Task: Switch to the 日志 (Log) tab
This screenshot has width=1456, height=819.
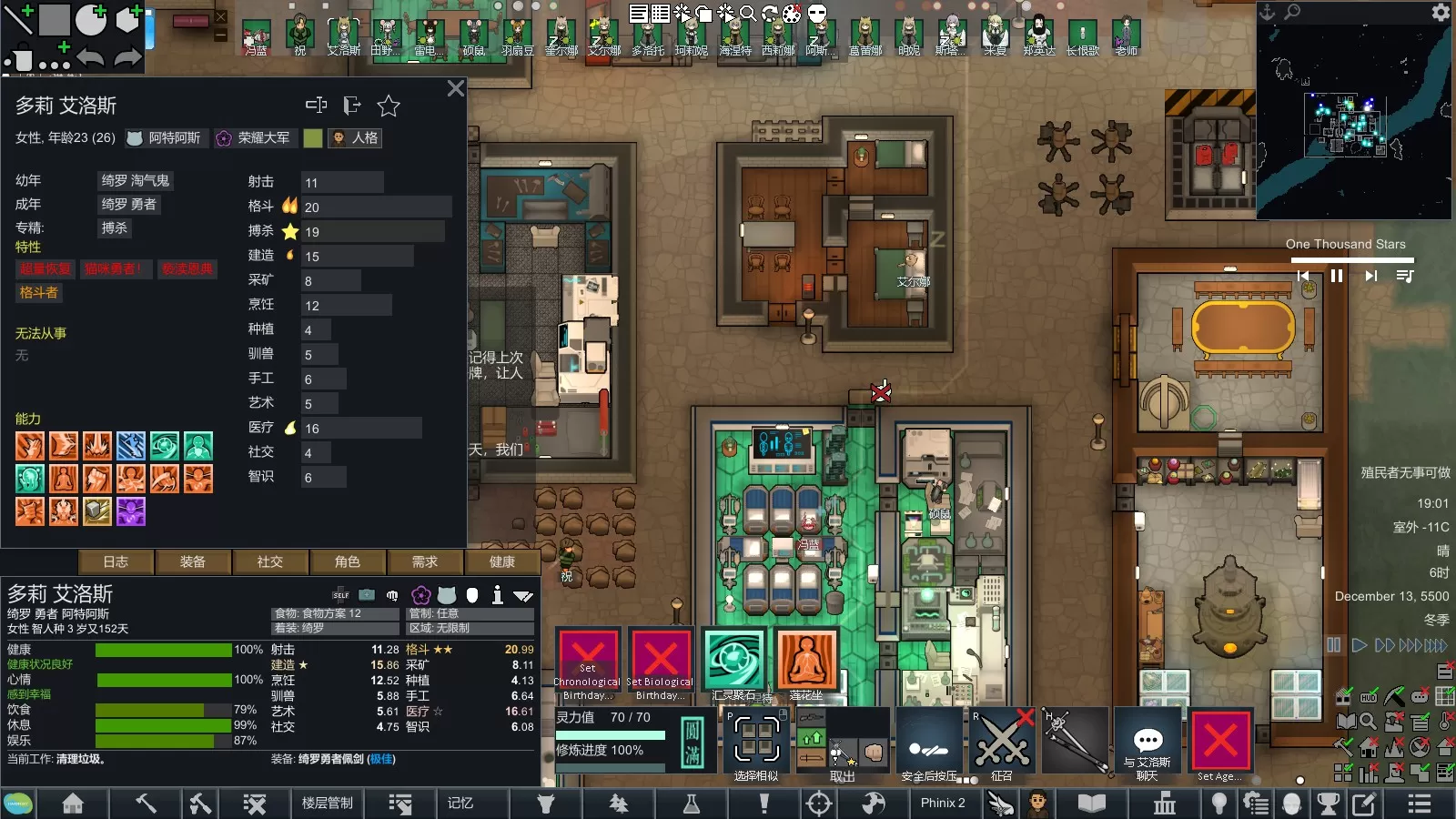Action: pyautogui.click(x=116, y=562)
